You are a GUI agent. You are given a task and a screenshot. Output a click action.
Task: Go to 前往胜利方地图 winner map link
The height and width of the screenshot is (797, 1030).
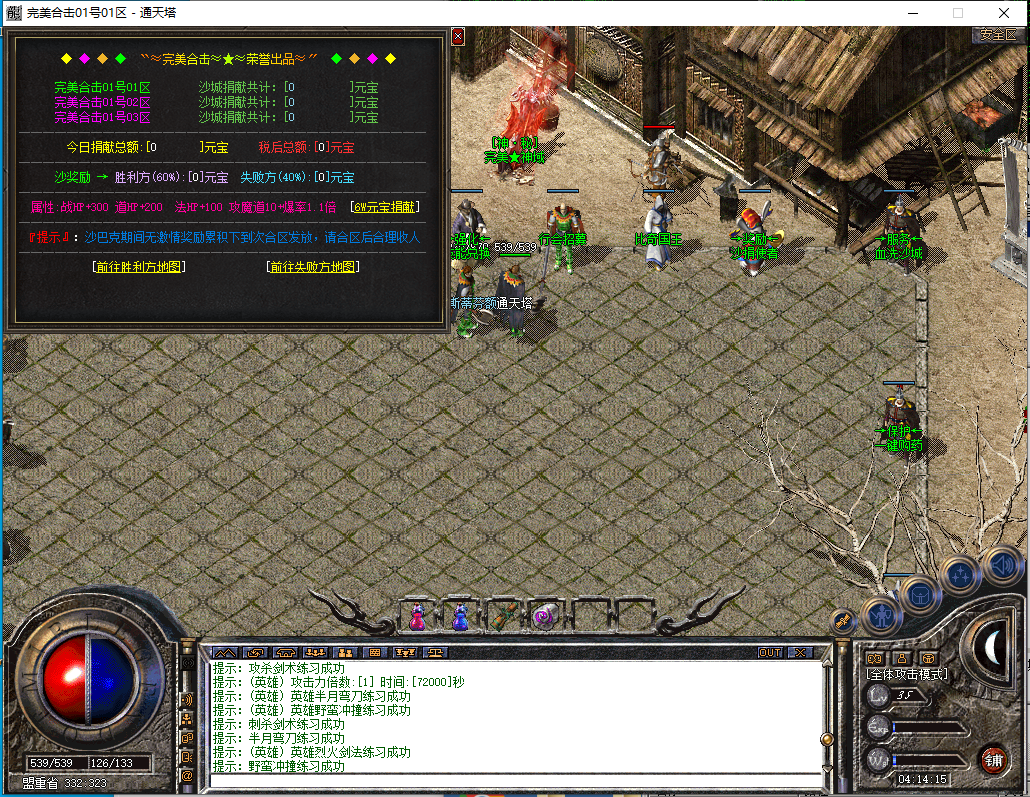(138, 267)
